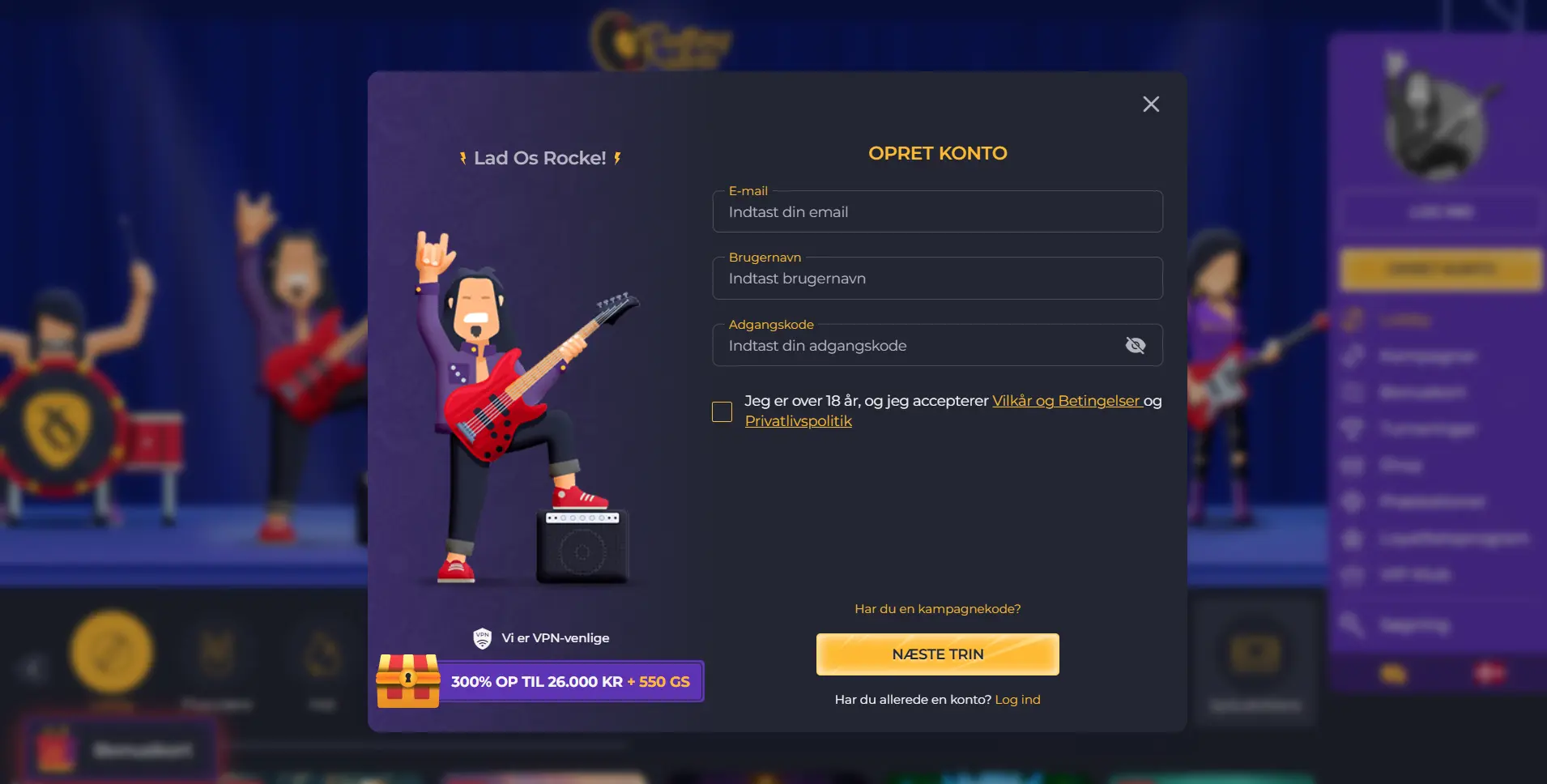Click the VPN shield icon

pos(484,637)
